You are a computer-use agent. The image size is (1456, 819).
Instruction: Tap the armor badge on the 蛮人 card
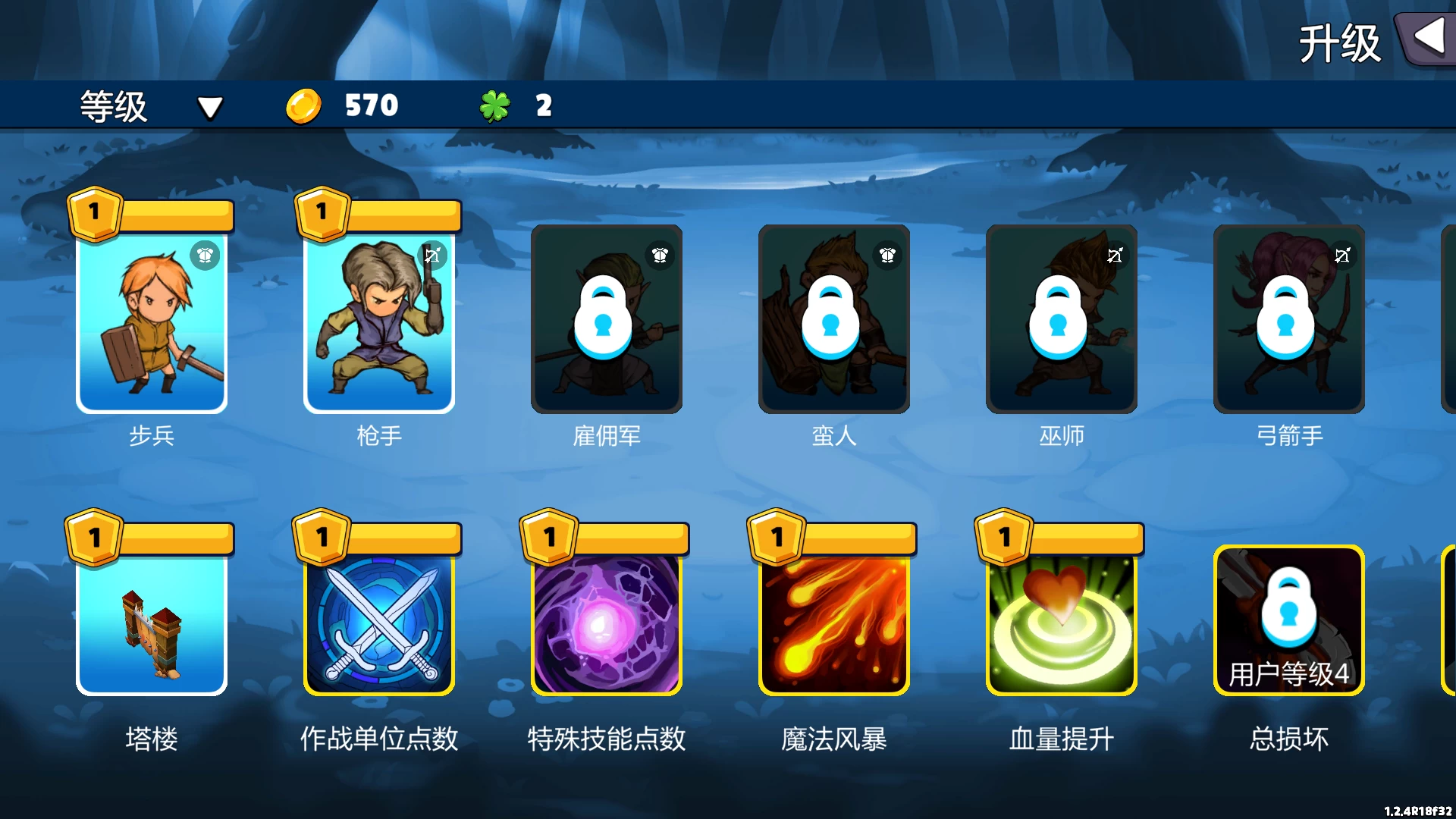click(x=886, y=256)
